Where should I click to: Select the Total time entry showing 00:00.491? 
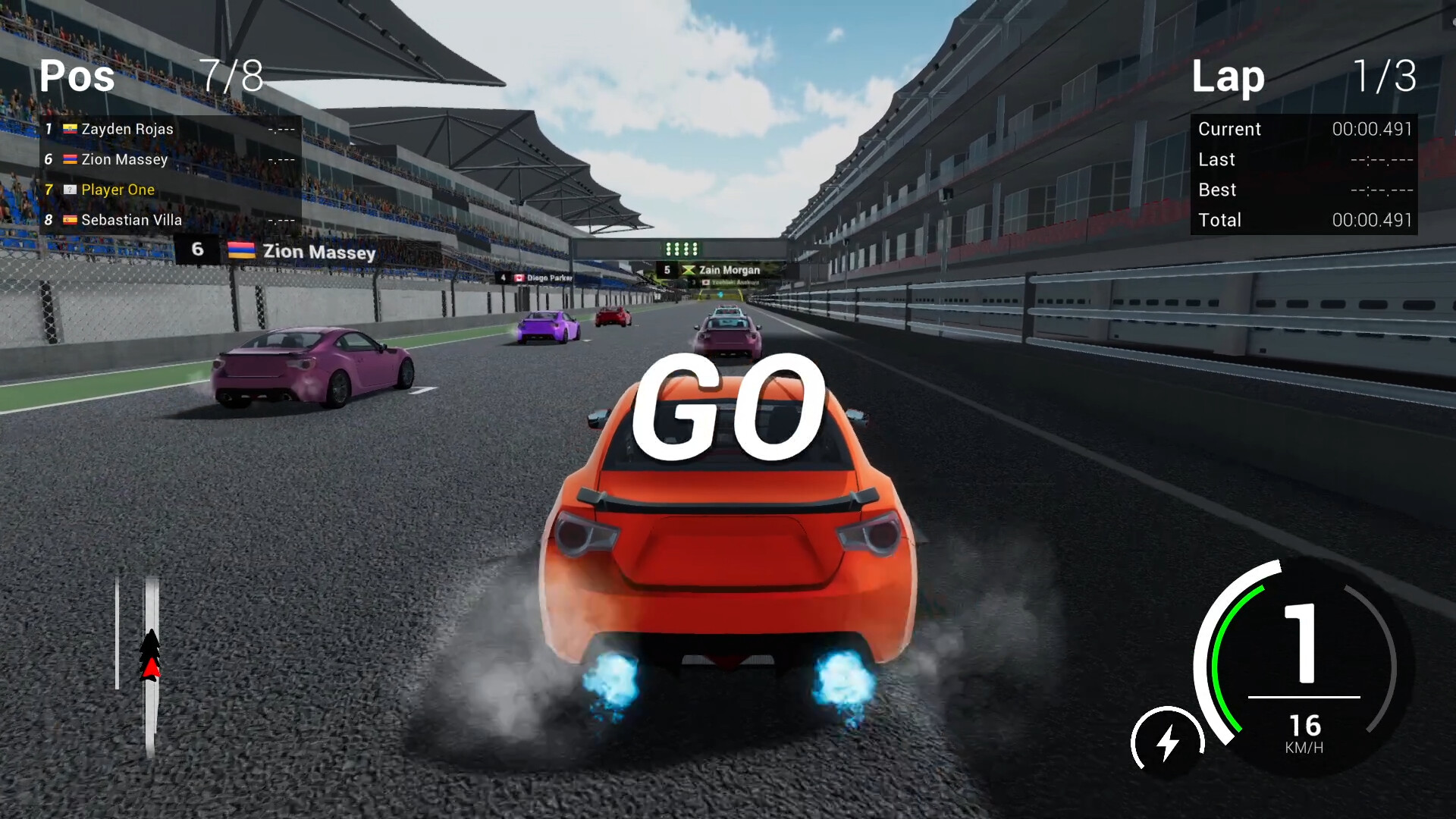point(1371,220)
